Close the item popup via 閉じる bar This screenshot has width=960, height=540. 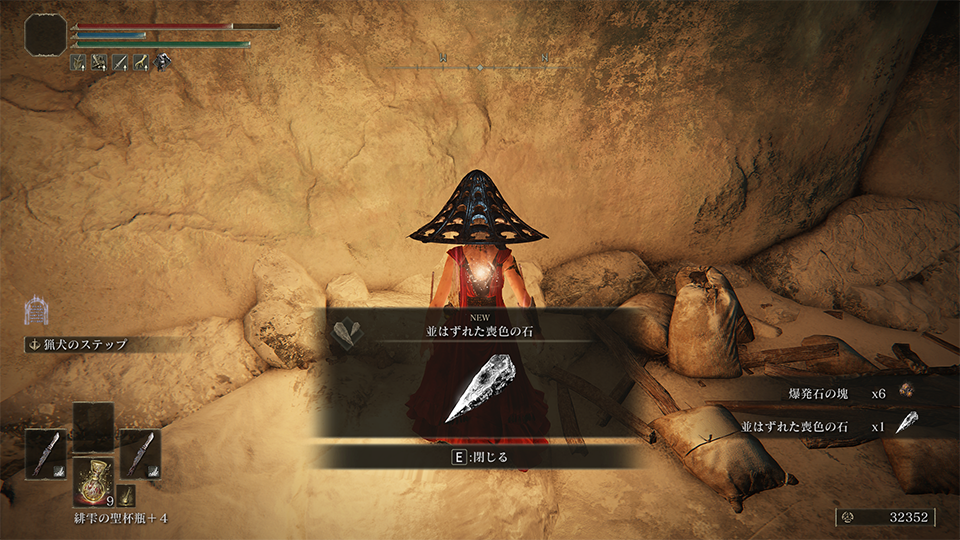click(x=482, y=457)
